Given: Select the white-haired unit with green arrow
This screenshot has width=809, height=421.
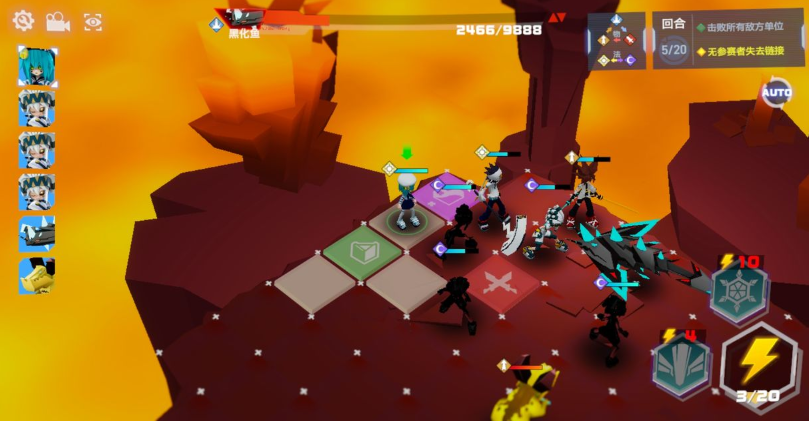Looking at the screenshot, I should pos(407,198).
